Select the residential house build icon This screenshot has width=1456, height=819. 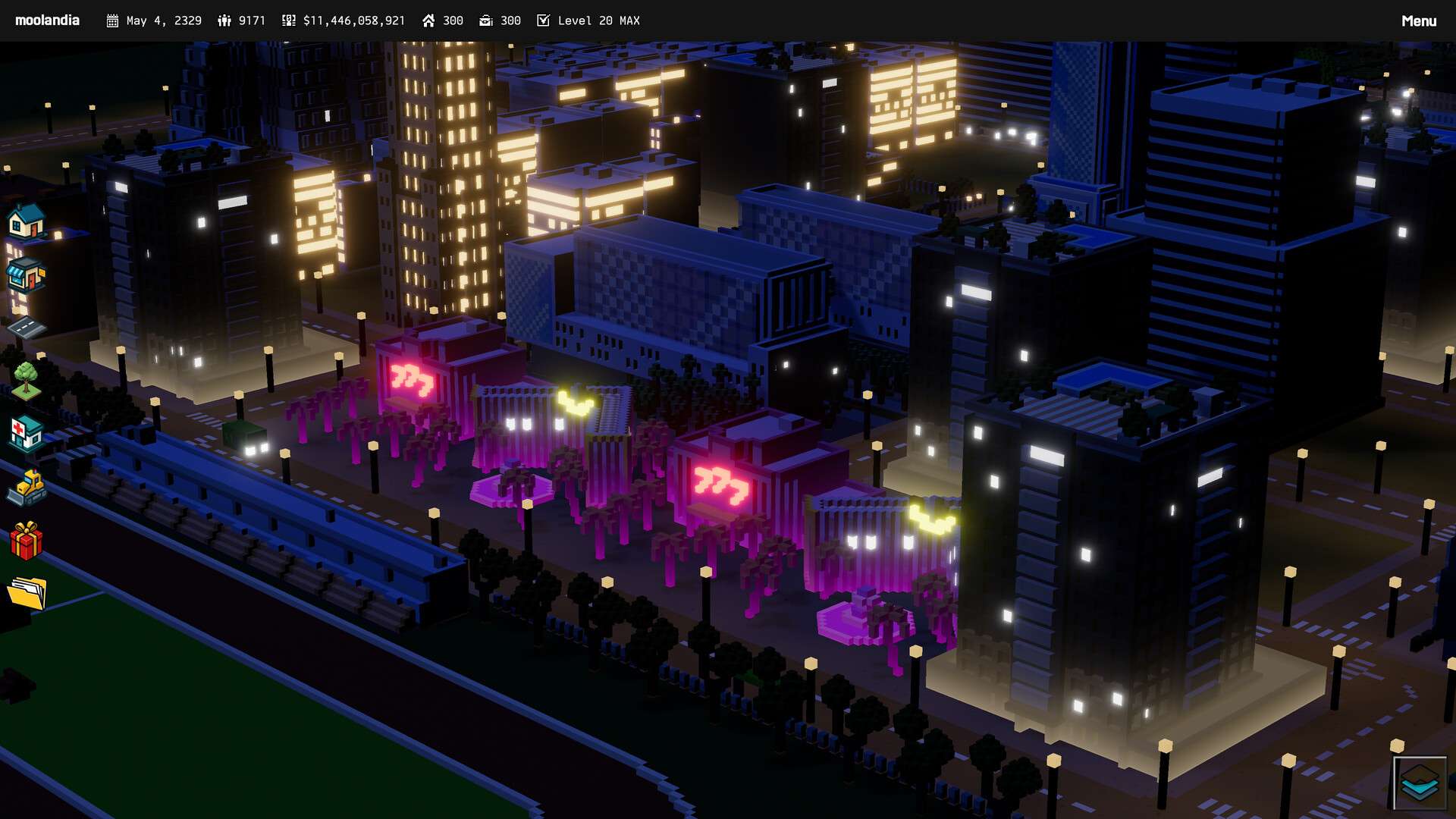[26, 221]
